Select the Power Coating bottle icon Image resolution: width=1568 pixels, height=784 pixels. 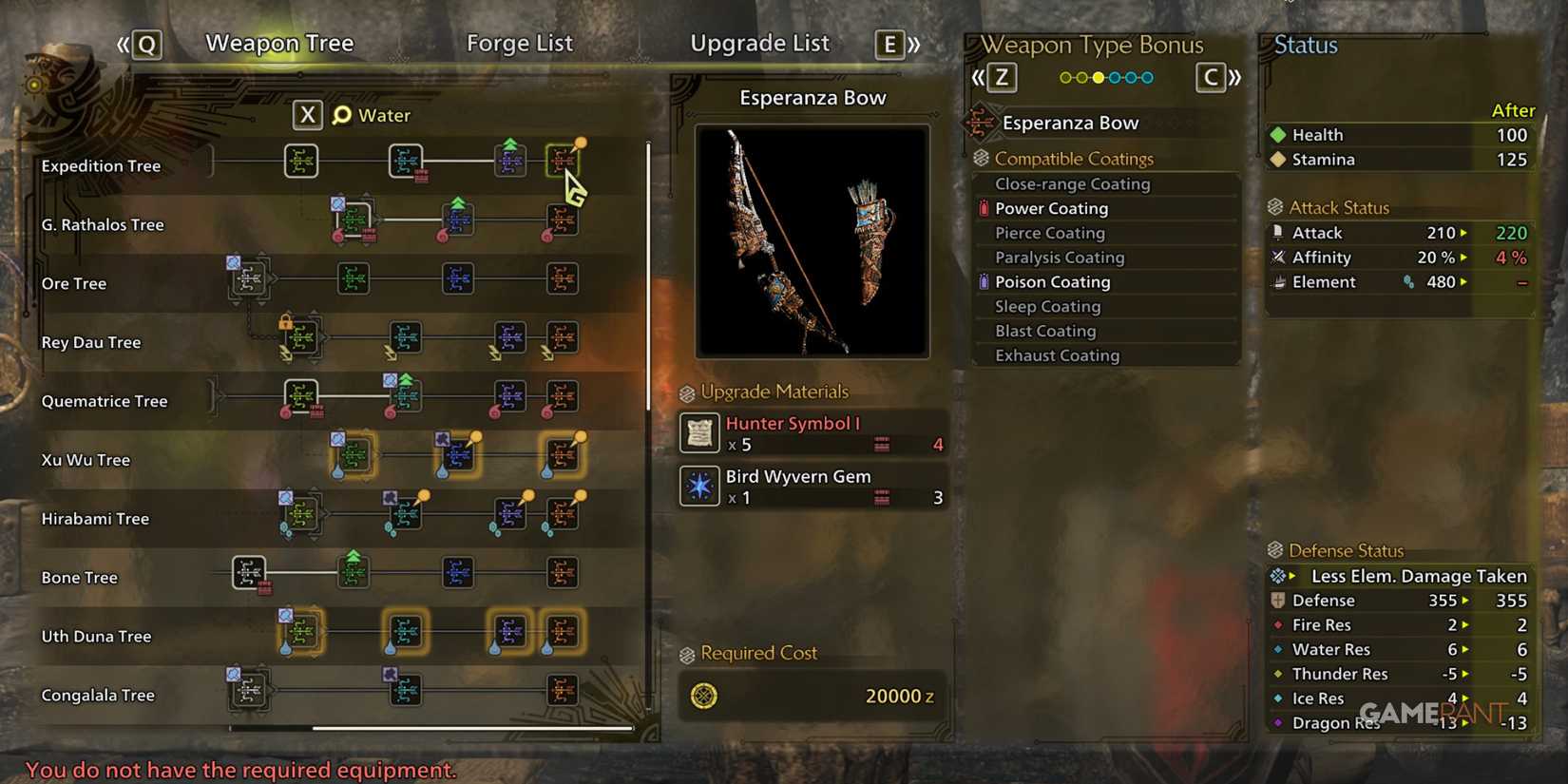(986, 208)
